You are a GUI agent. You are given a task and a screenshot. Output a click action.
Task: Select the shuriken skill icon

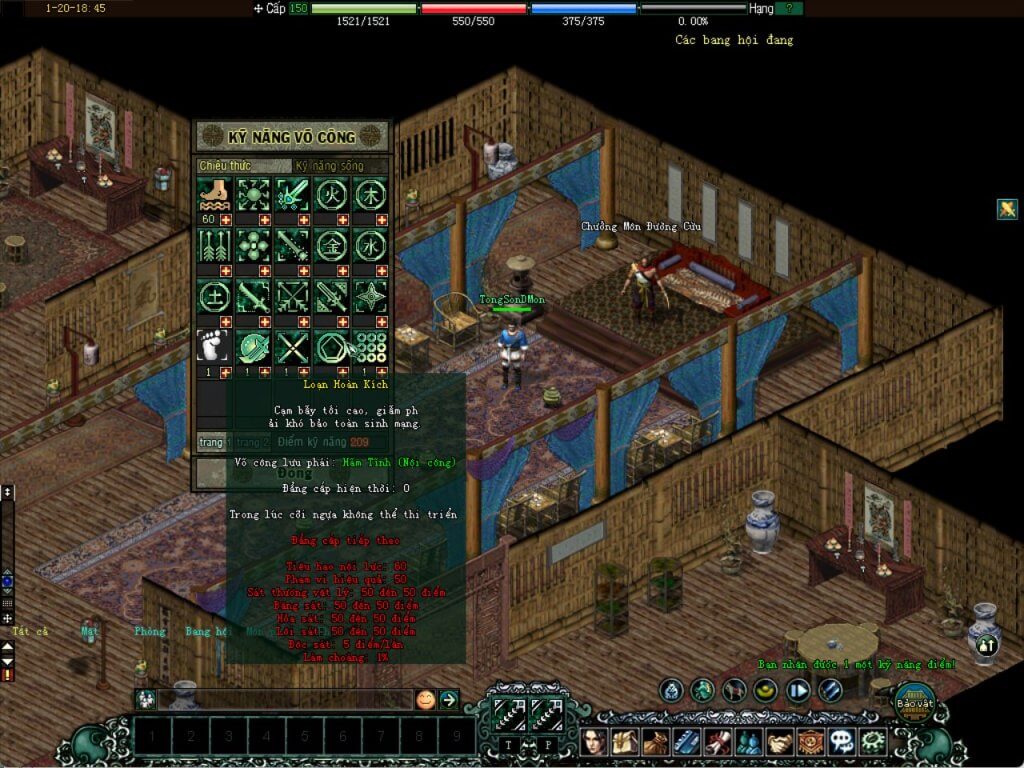coord(370,296)
